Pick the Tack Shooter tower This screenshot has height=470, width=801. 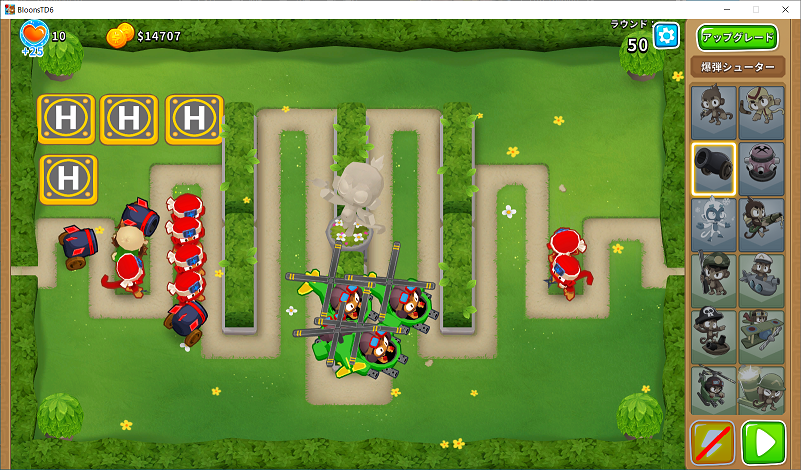761,168
